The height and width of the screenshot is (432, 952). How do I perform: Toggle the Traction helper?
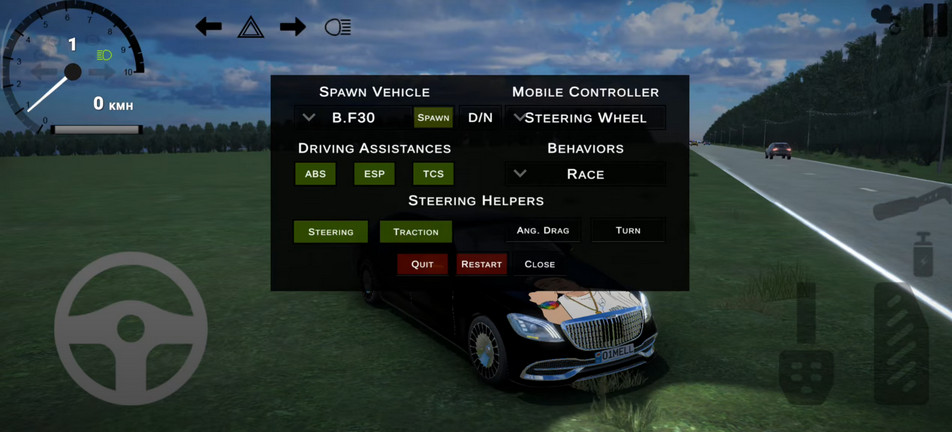click(415, 232)
